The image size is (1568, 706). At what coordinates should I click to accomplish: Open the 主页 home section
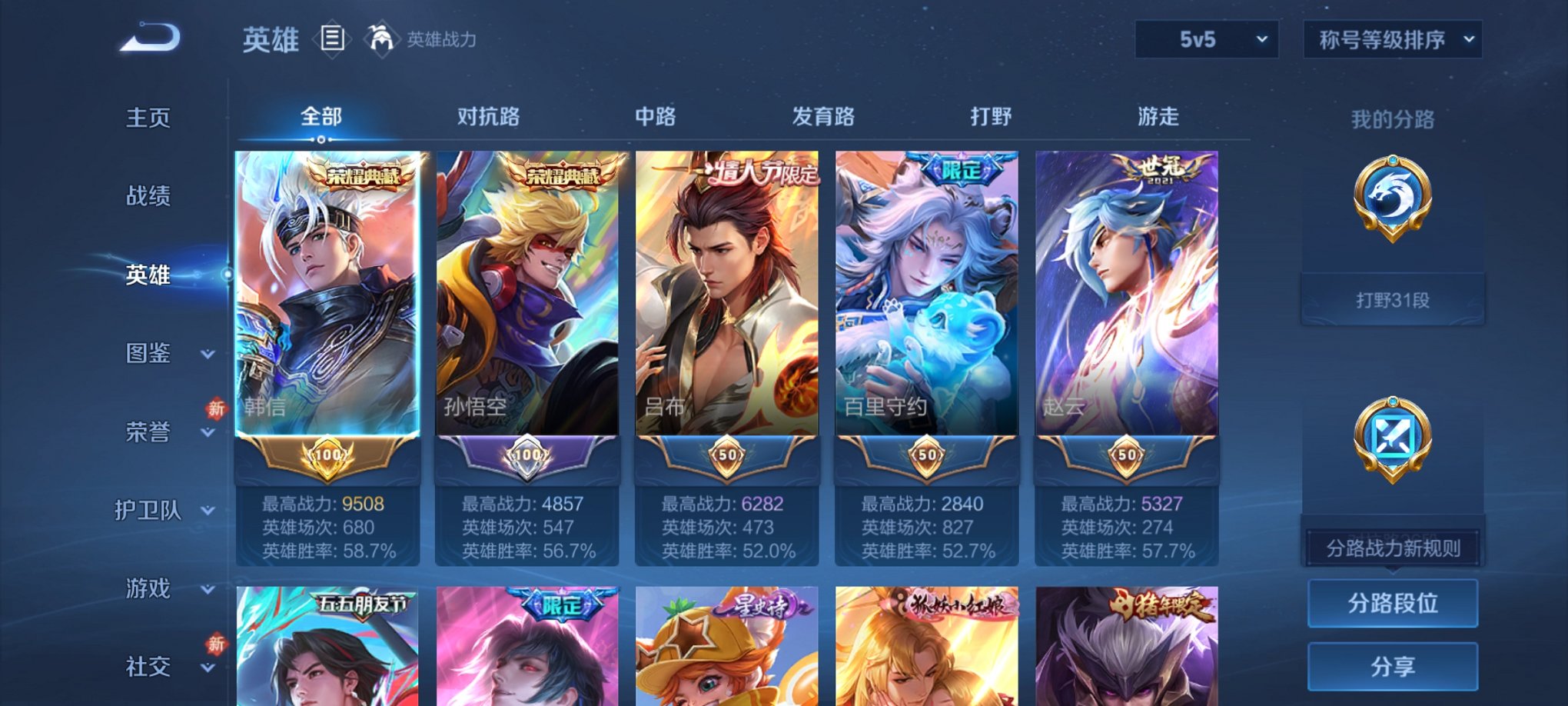151,118
